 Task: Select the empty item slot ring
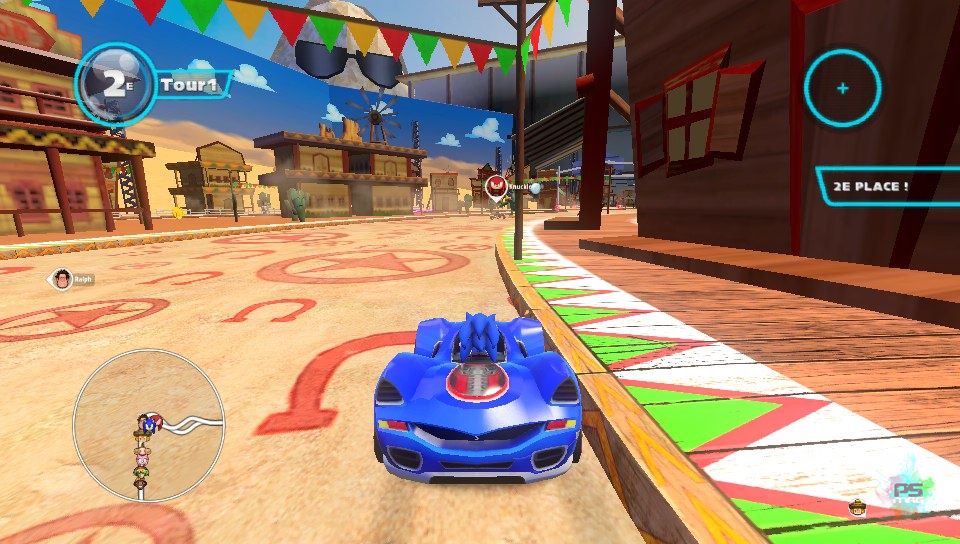click(x=843, y=88)
